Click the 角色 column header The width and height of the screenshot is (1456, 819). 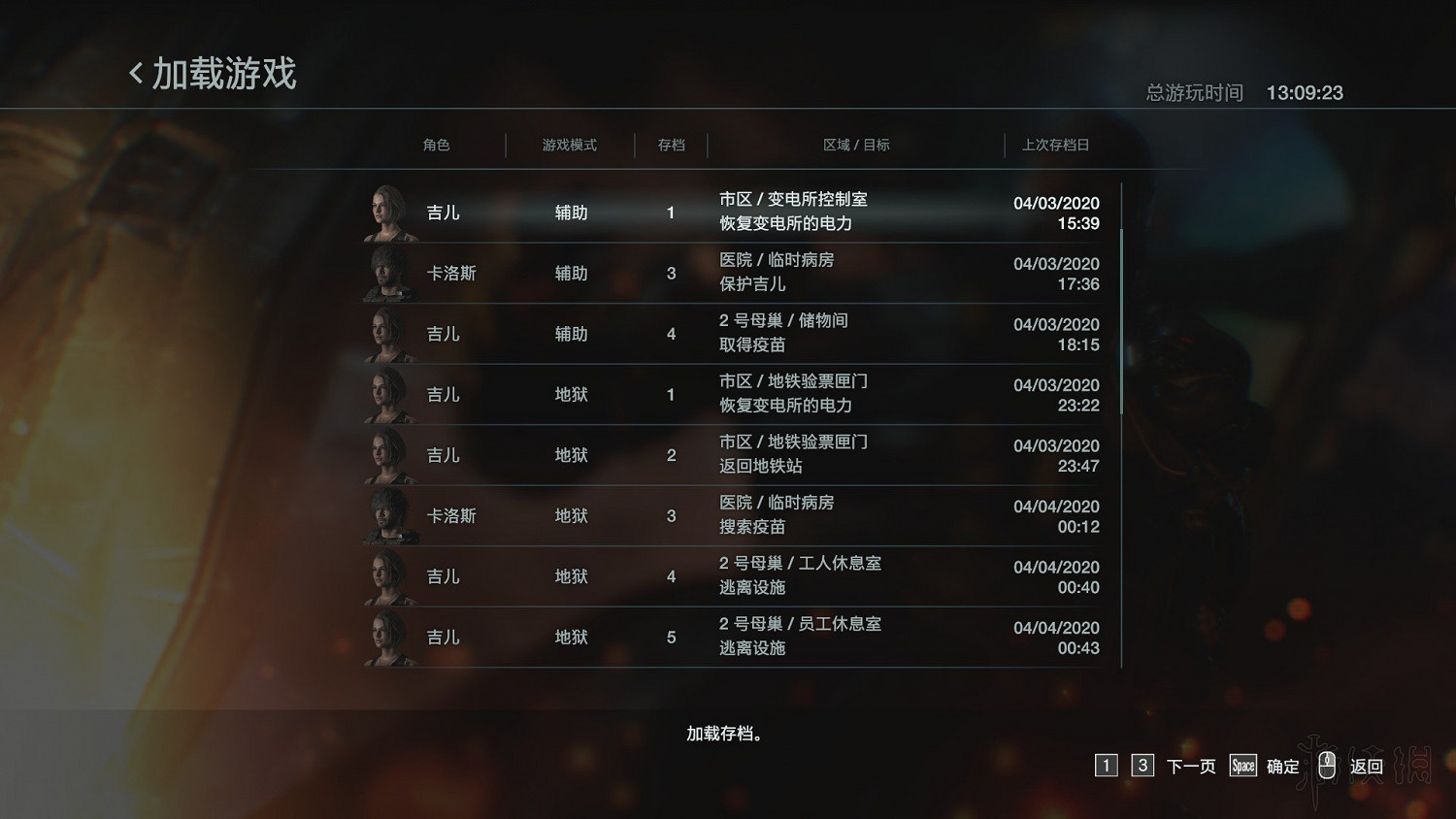(437, 145)
